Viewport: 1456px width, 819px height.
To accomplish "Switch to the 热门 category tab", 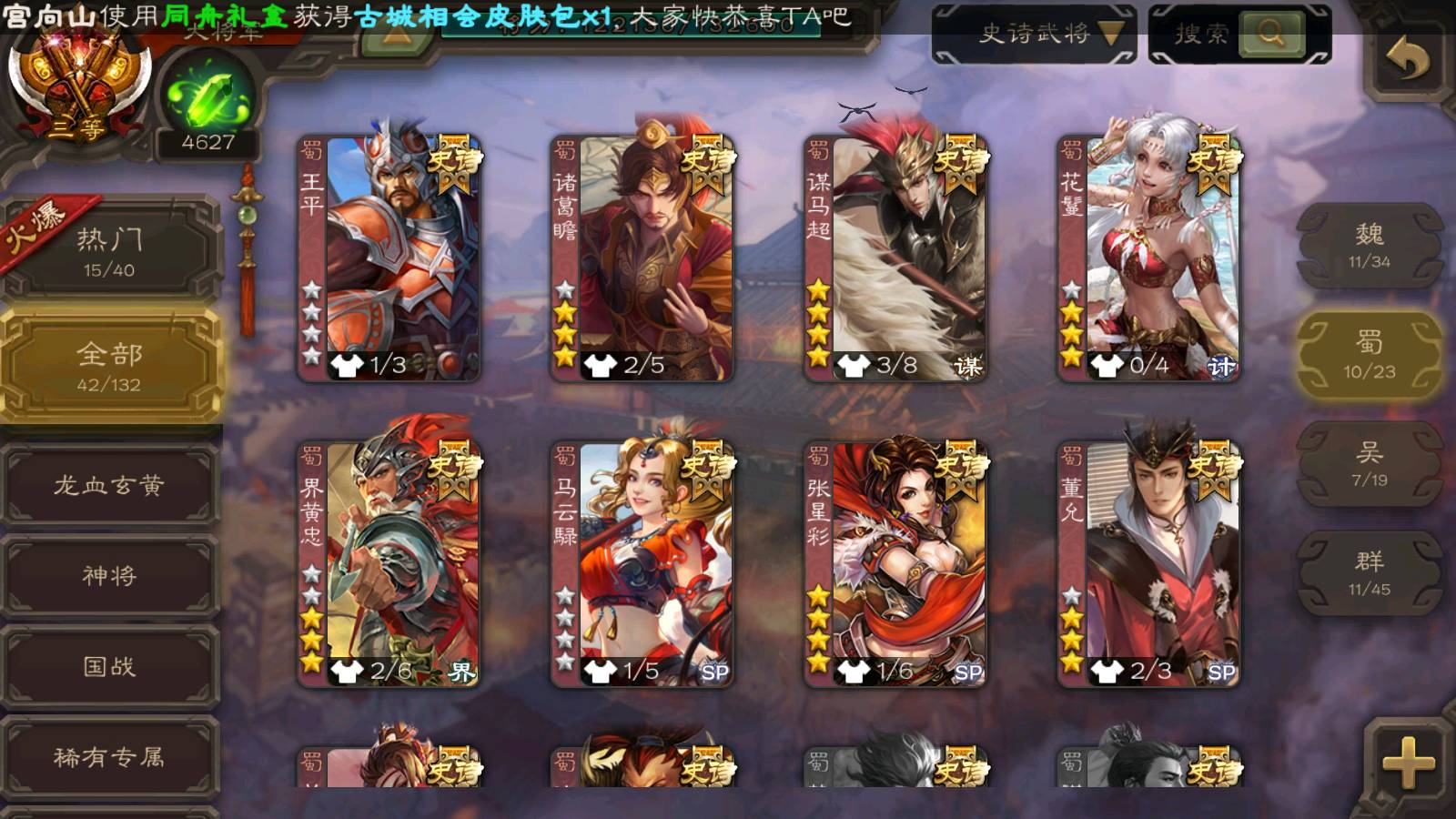I will [x=109, y=251].
